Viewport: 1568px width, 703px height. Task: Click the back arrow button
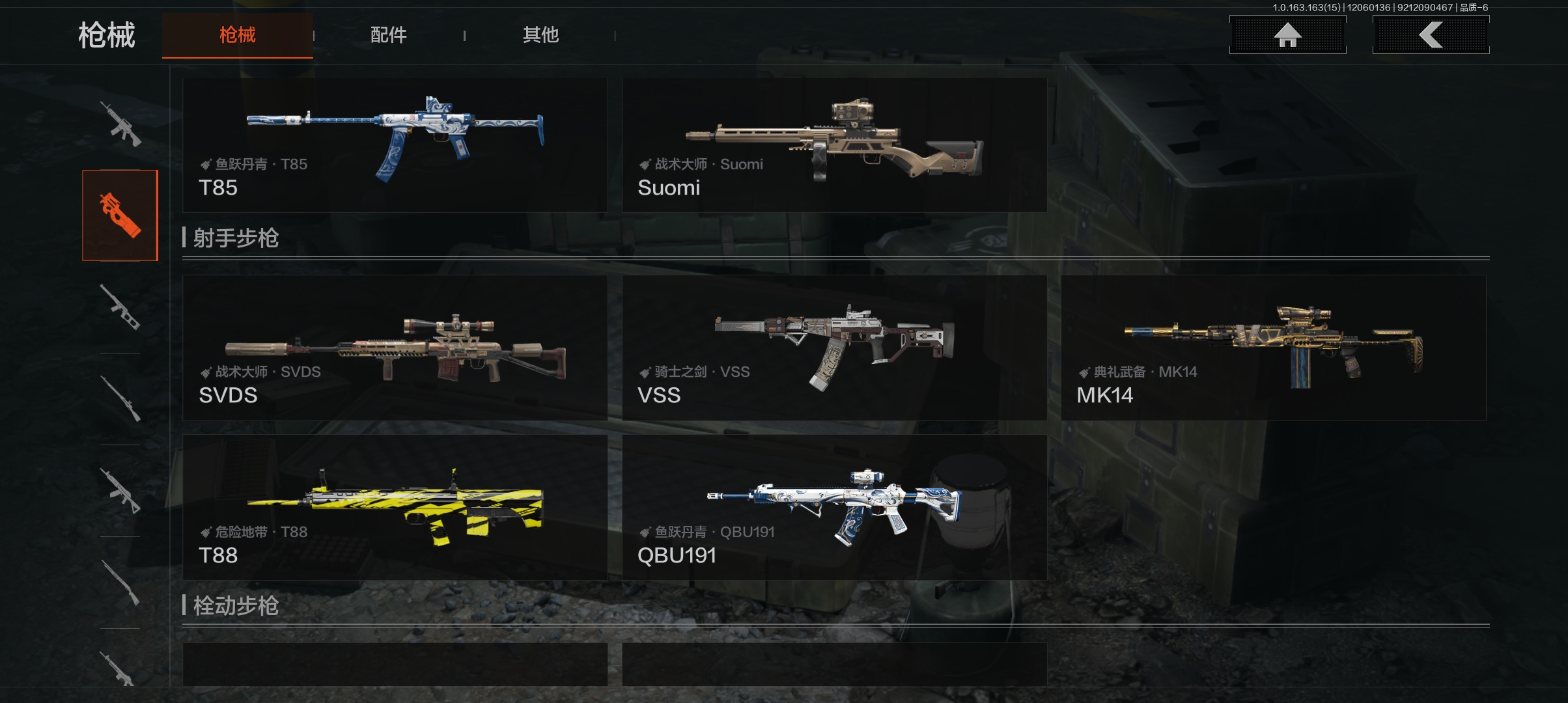(x=1431, y=35)
